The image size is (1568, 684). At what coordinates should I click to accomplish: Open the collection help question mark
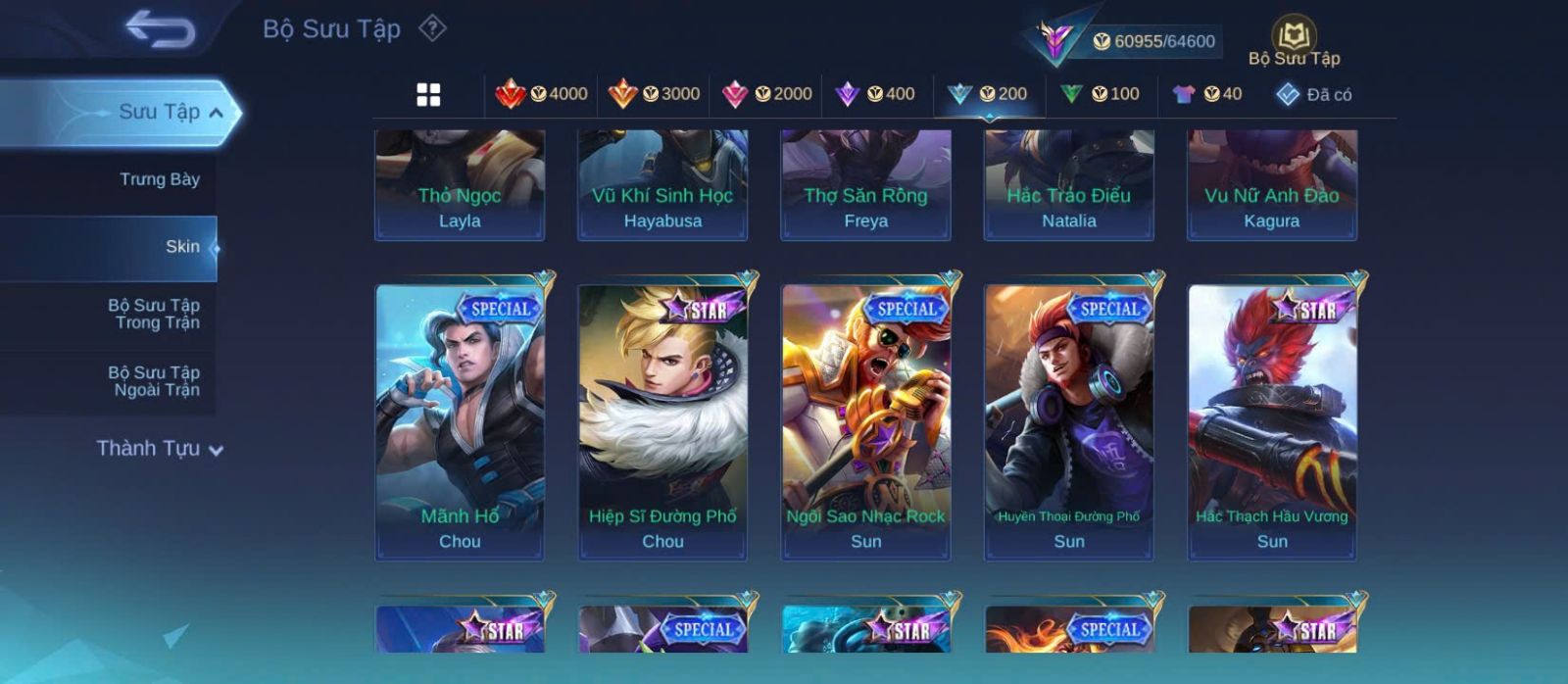click(x=432, y=28)
